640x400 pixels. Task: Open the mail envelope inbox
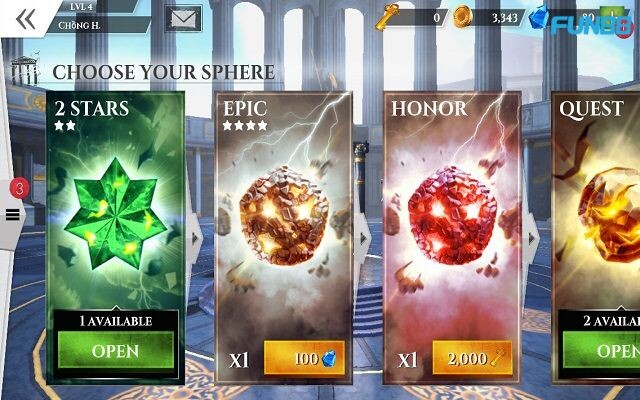coord(183,18)
